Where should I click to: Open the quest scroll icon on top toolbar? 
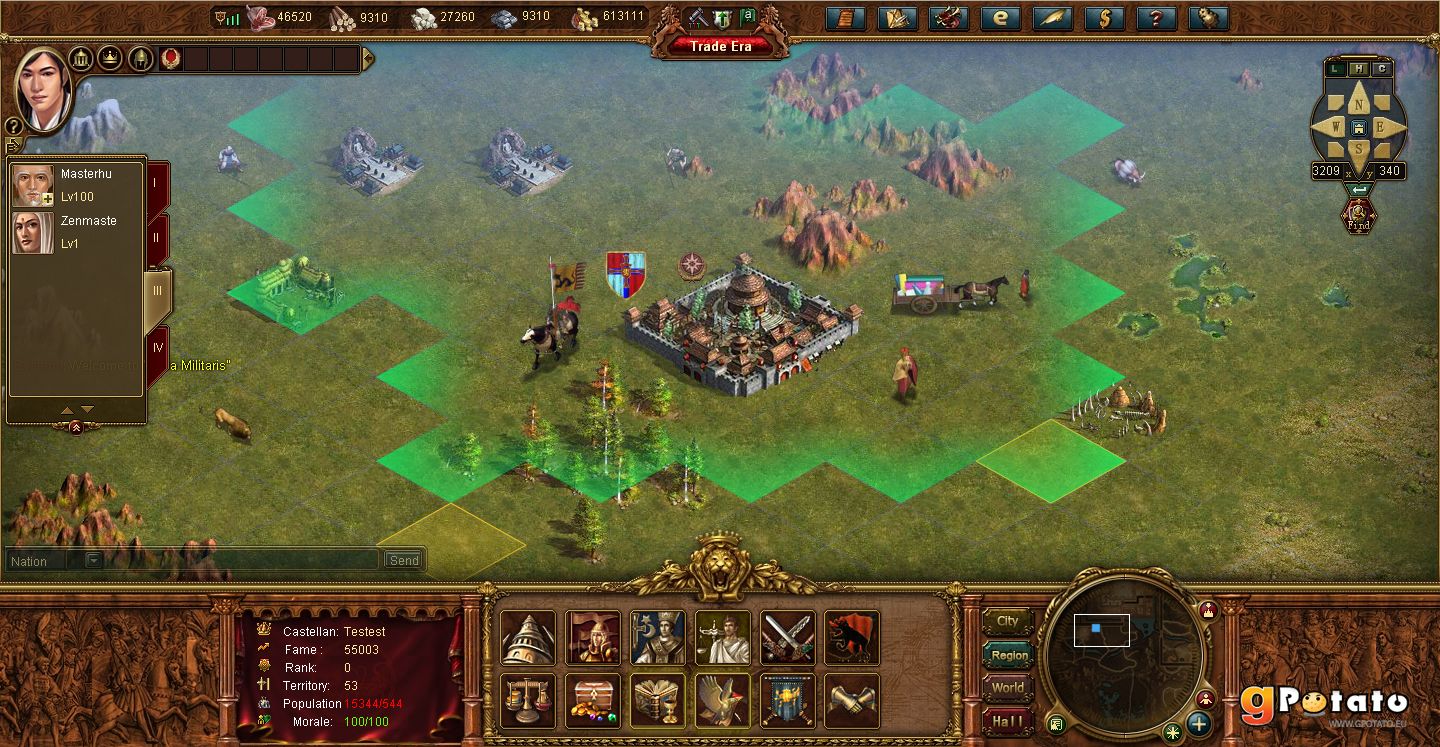click(x=845, y=17)
